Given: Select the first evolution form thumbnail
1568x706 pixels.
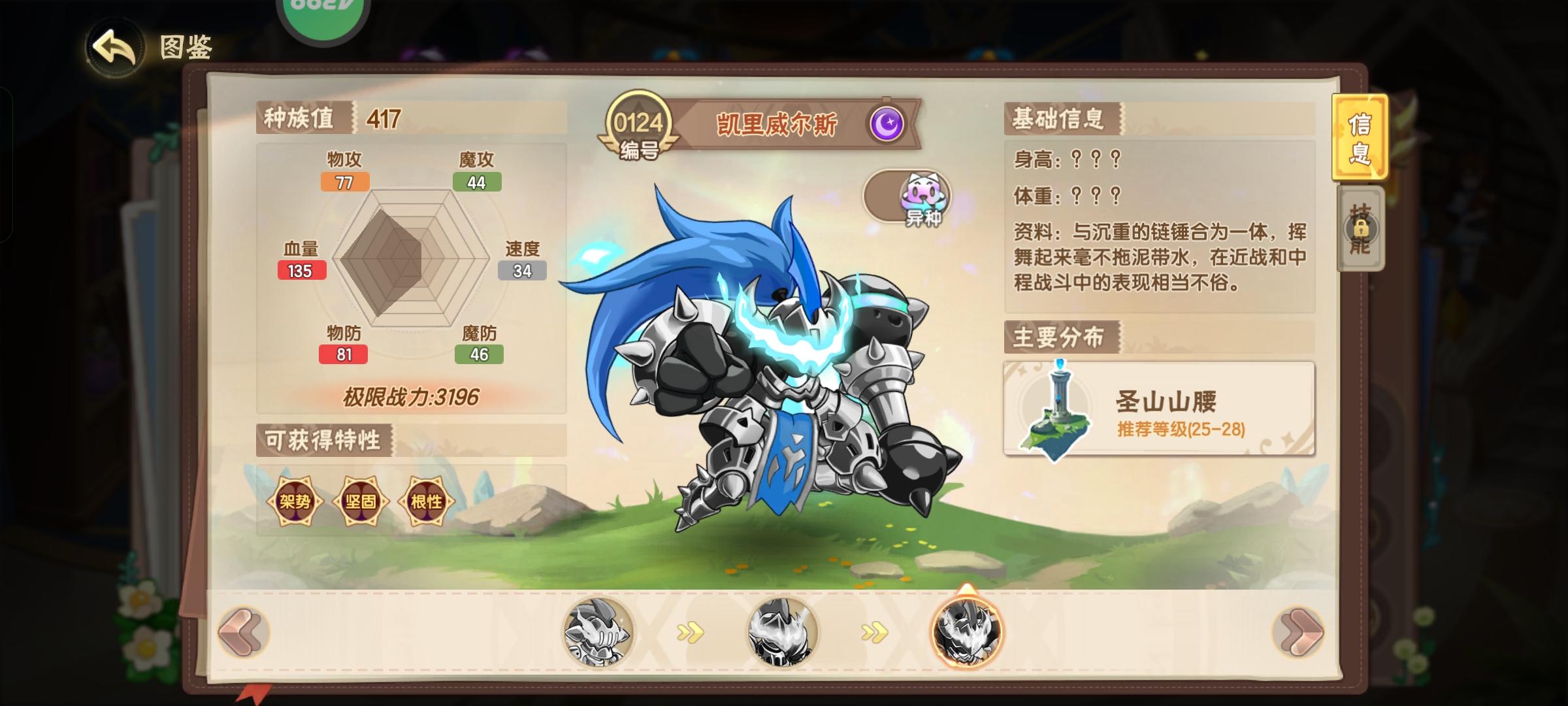Looking at the screenshot, I should tap(597, 631).
